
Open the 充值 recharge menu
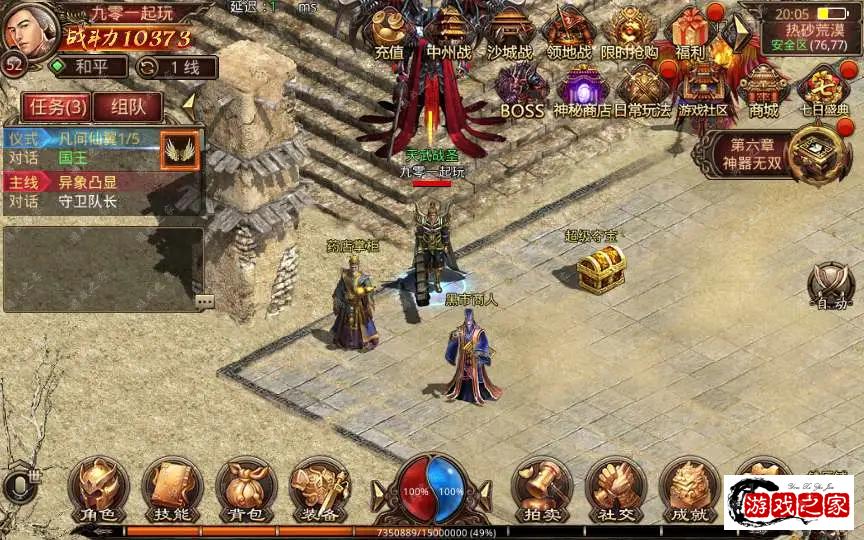point(388,32)
